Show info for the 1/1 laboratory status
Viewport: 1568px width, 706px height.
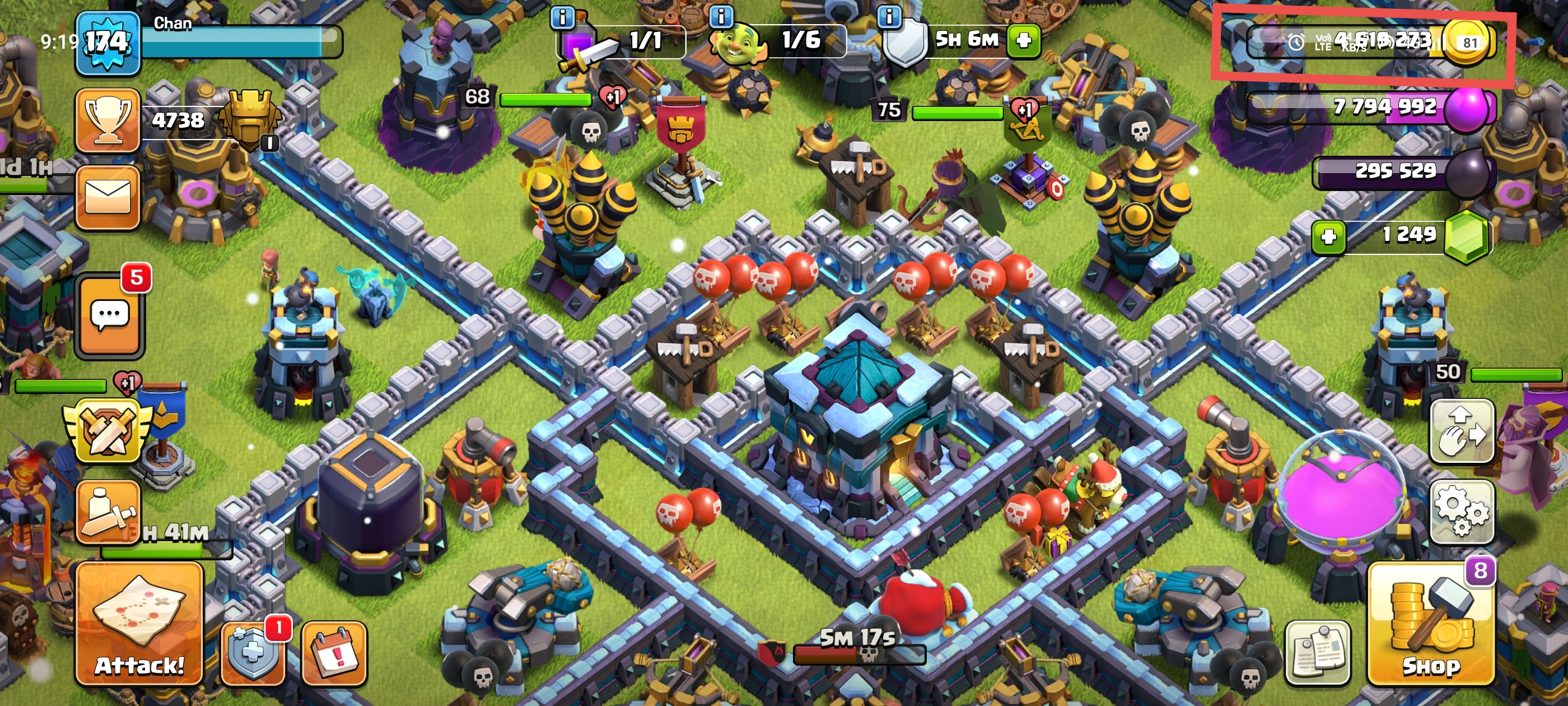tap(562, 17)
